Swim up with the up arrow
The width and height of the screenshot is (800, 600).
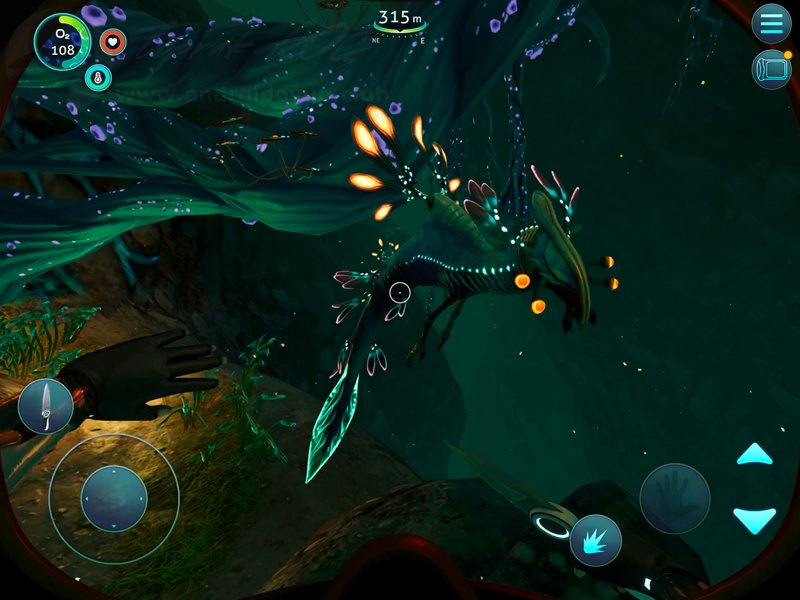[754, 456]
